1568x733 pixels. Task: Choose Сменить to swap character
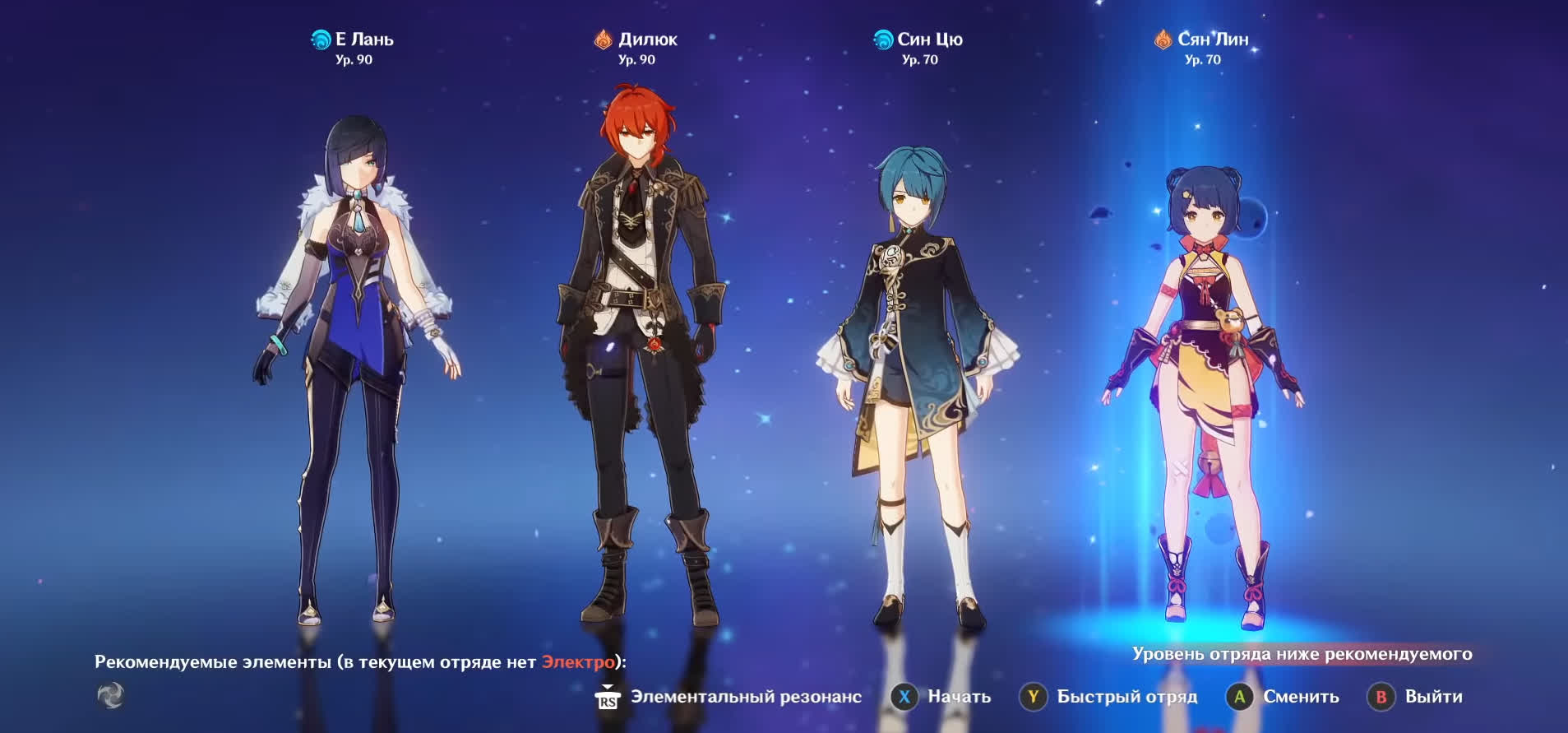(x=1284, y=697)
